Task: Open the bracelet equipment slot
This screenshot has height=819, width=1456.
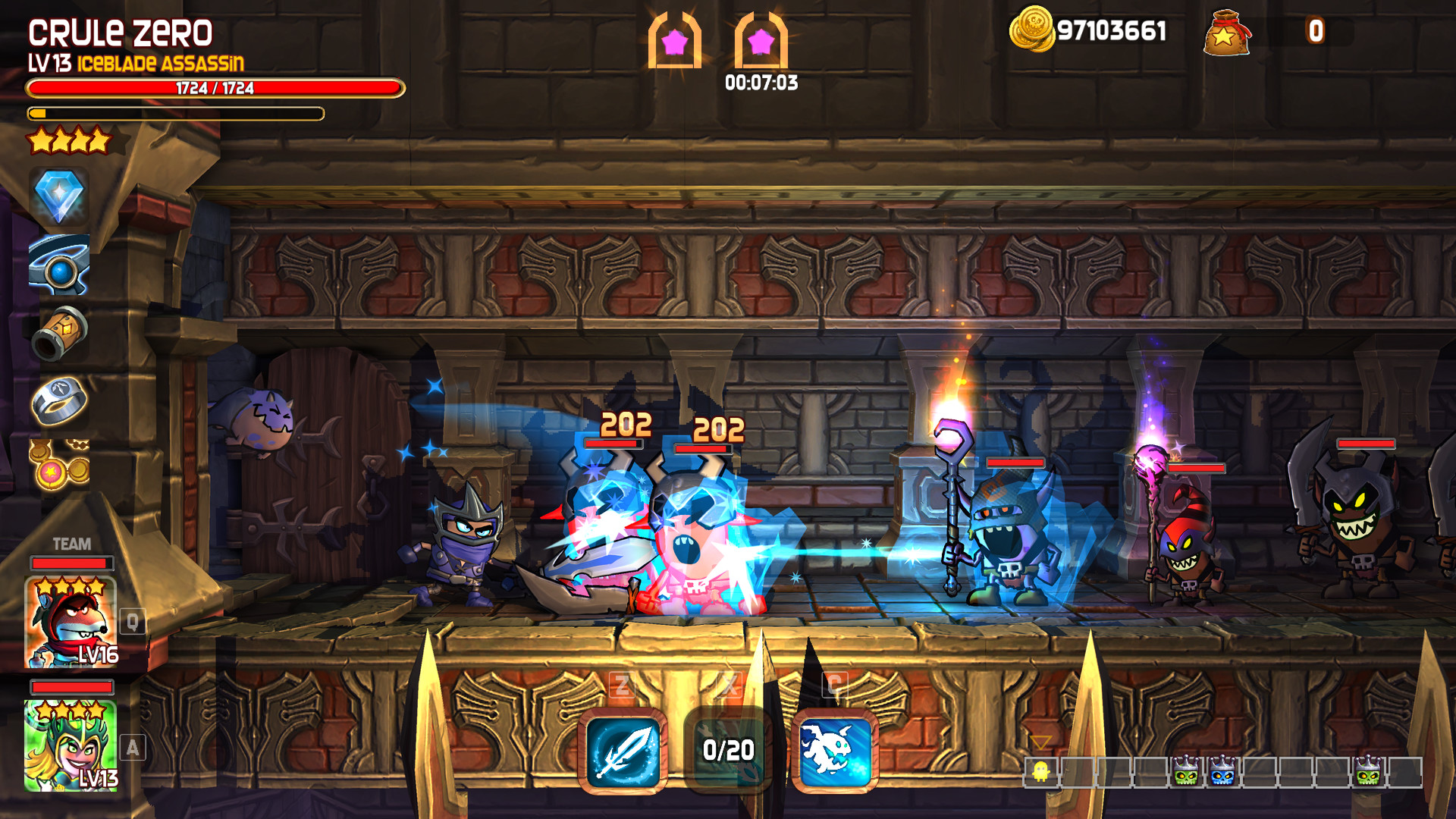Action: click(61, 267)
